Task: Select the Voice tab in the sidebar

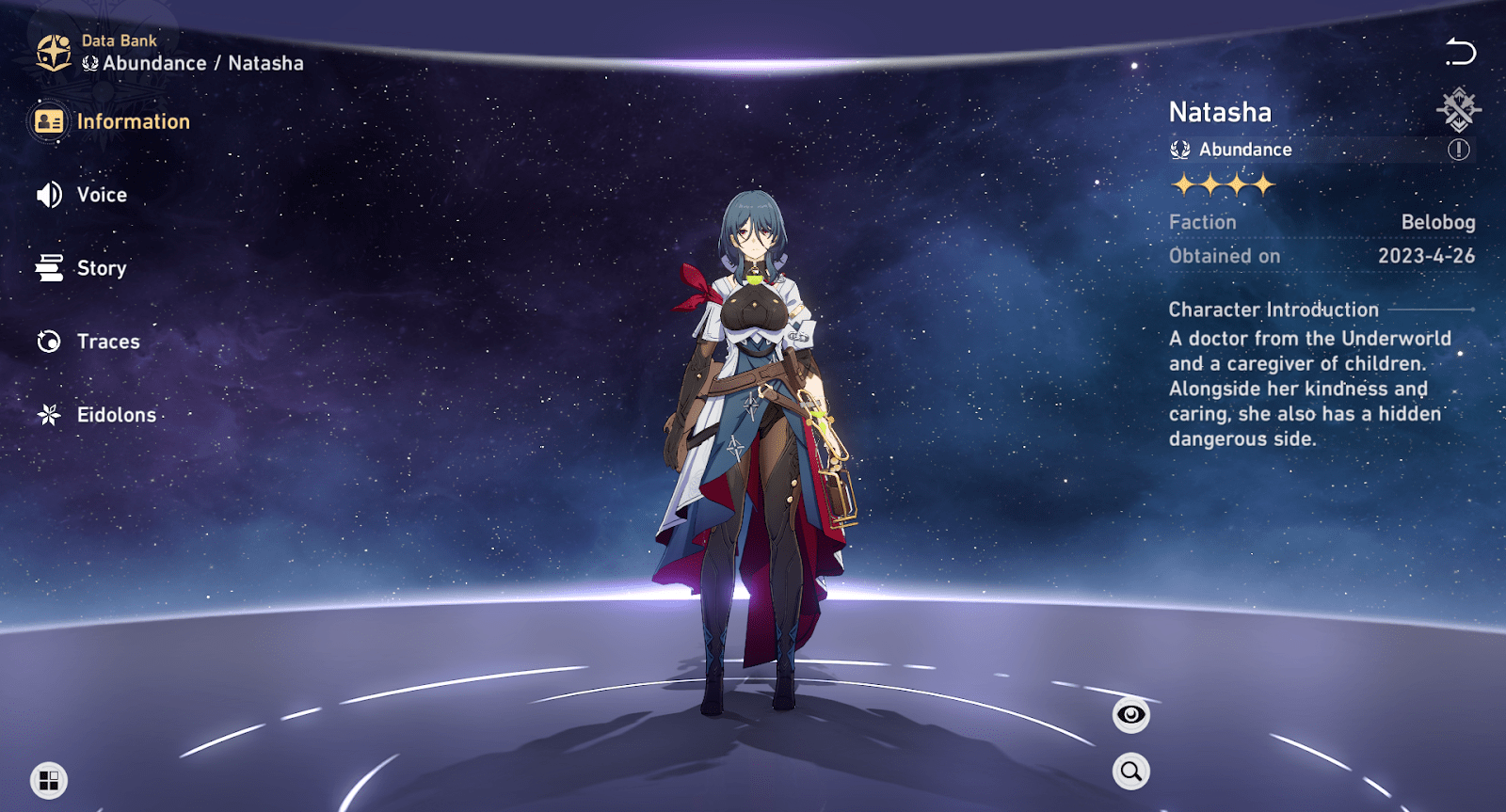Action: [x=102, y=195]
